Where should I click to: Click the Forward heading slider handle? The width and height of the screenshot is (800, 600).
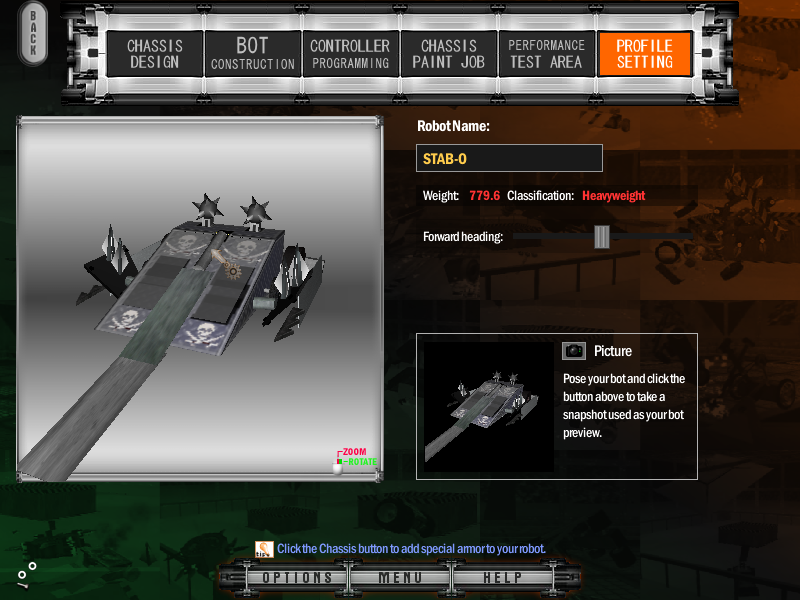601,236
